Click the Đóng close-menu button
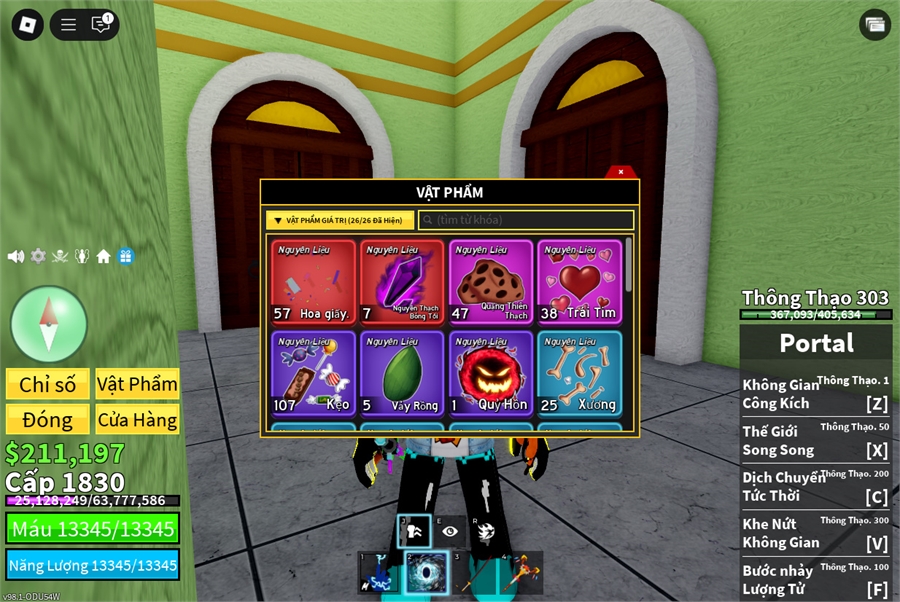This screenshot has width=900, height=602. (47, 419)
